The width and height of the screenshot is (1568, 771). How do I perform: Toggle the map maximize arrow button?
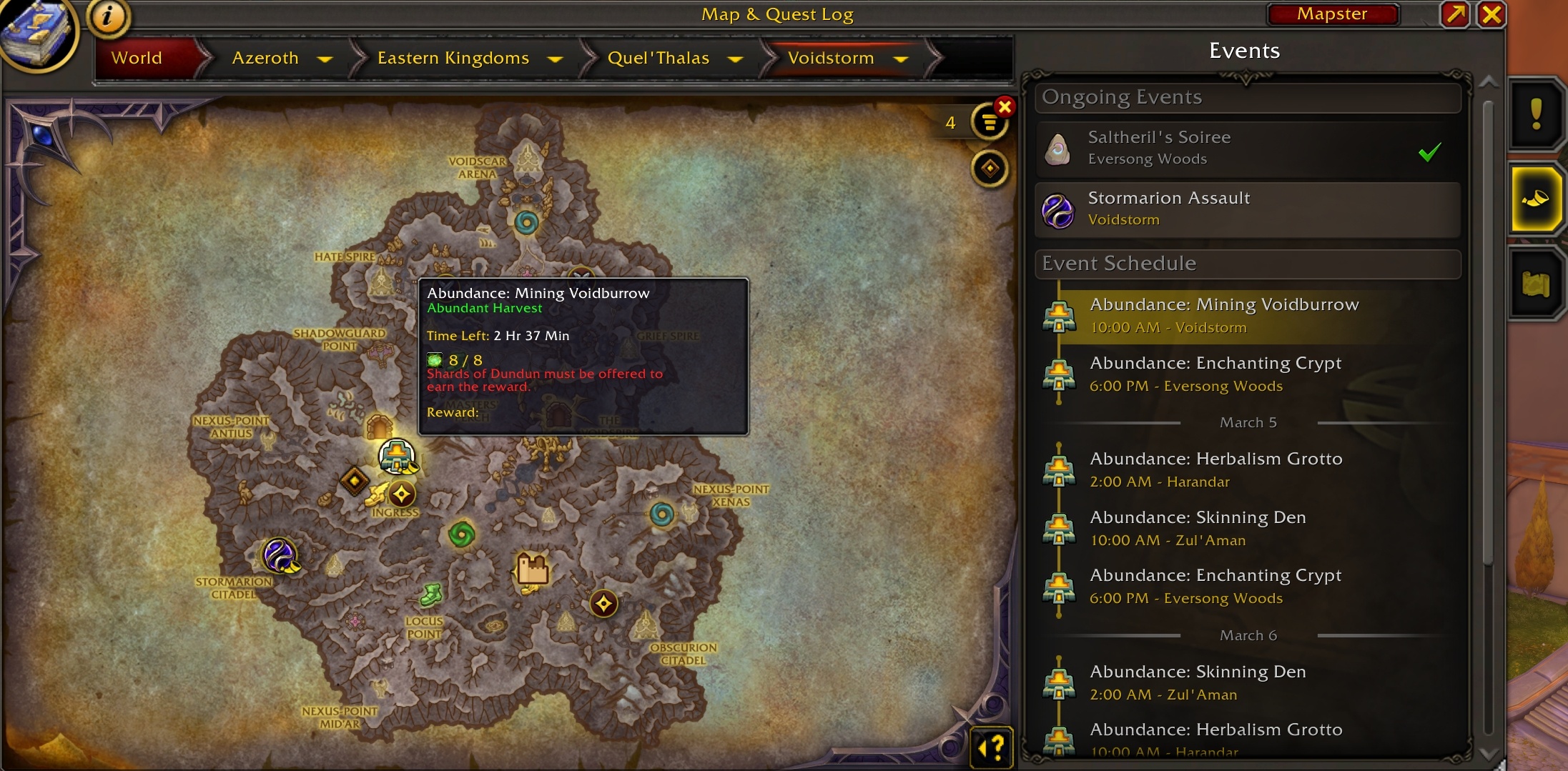pos(1455,14)
